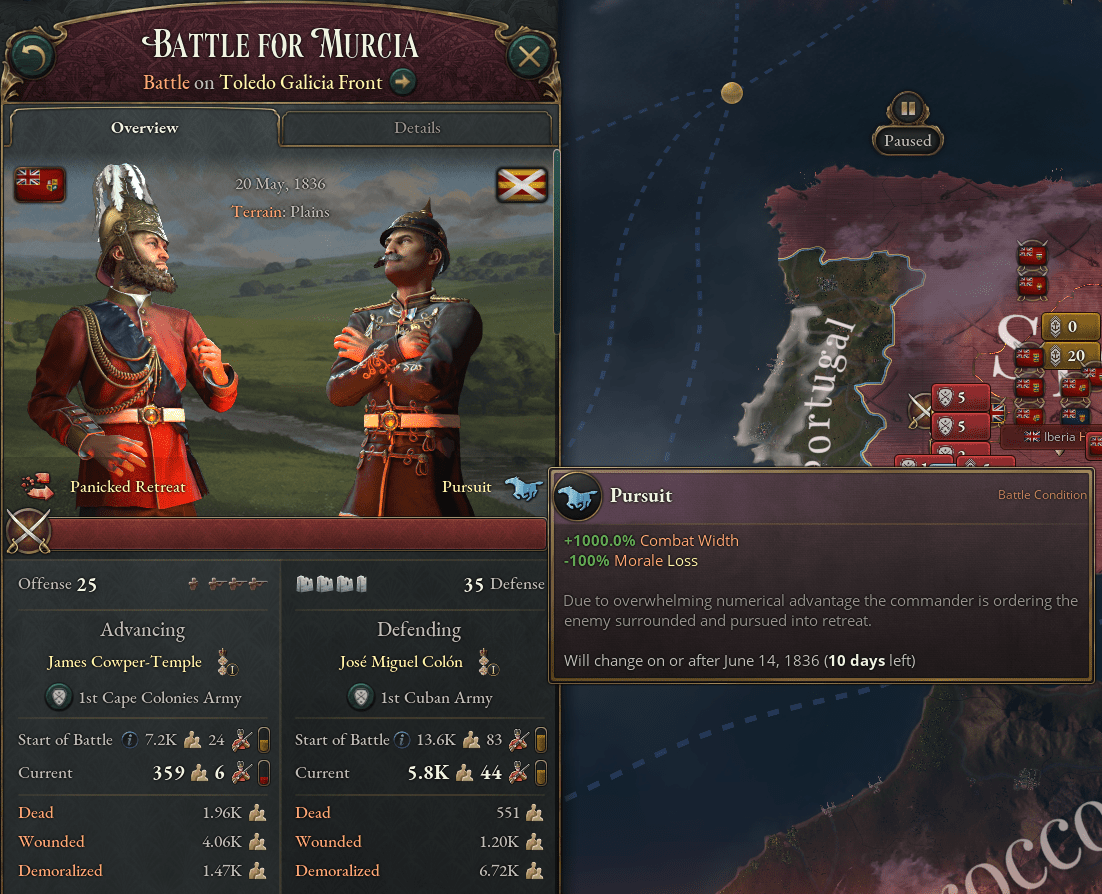The image size is (1102, 894).
Task: Open the 1st Cape Colonies Army
Action: pyautogui.click(x=160, y=698)
